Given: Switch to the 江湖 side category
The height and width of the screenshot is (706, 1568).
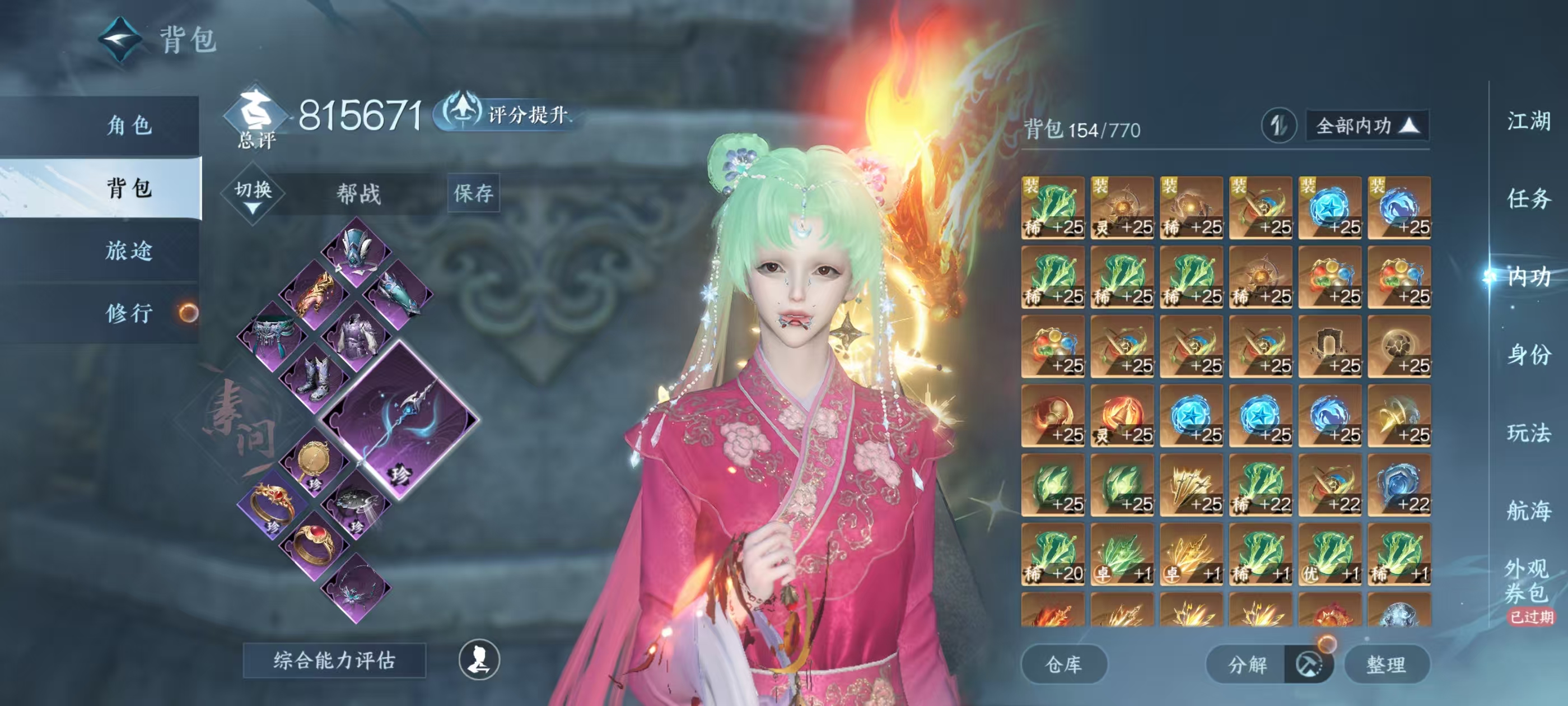Looking at the screenshot, I should coord(1528,120).
